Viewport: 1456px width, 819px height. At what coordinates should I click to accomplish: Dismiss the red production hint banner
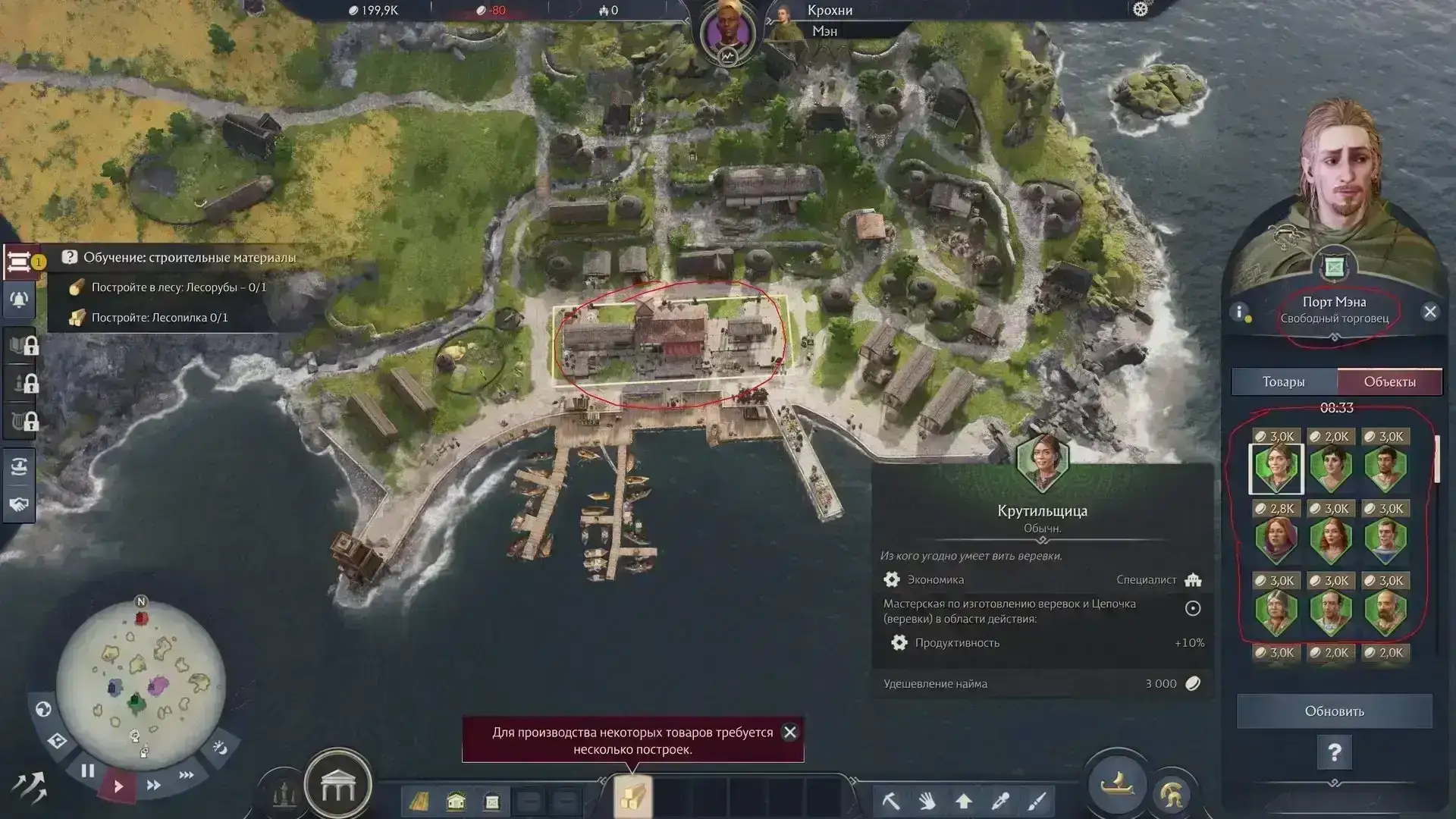[x=790, y=732]
